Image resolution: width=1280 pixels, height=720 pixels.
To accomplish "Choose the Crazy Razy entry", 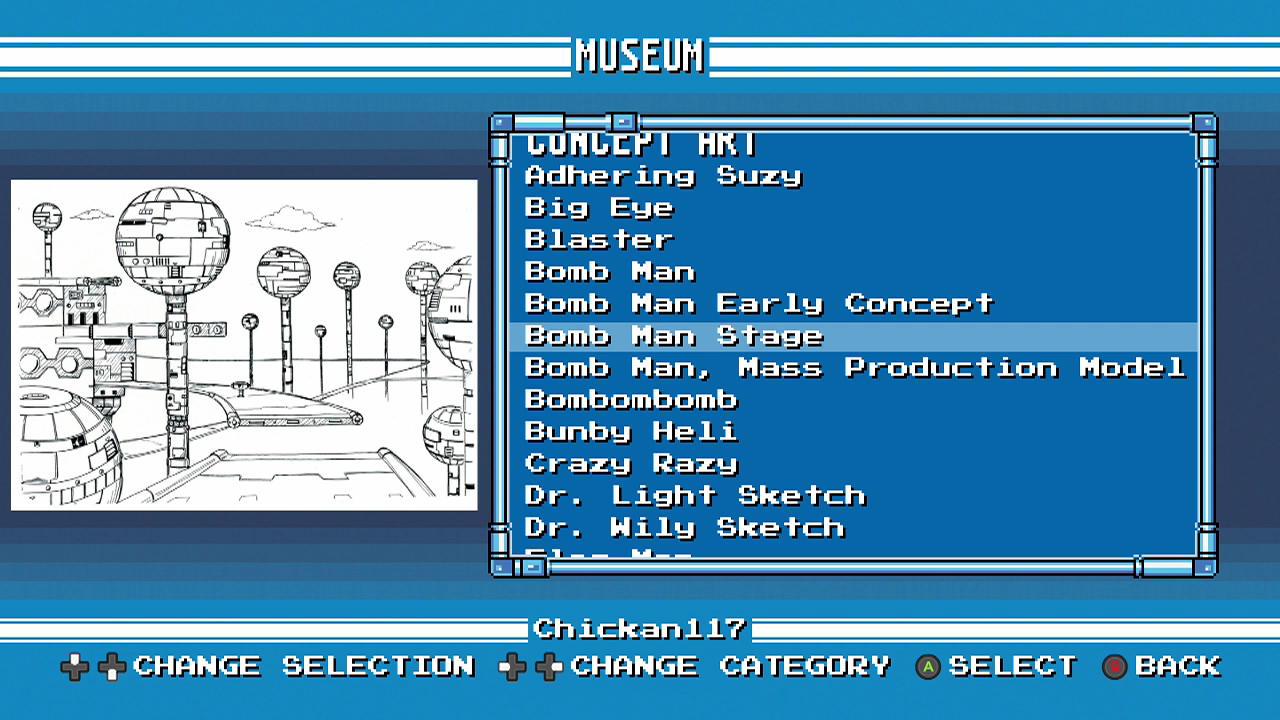I will [x=631, y=464].
